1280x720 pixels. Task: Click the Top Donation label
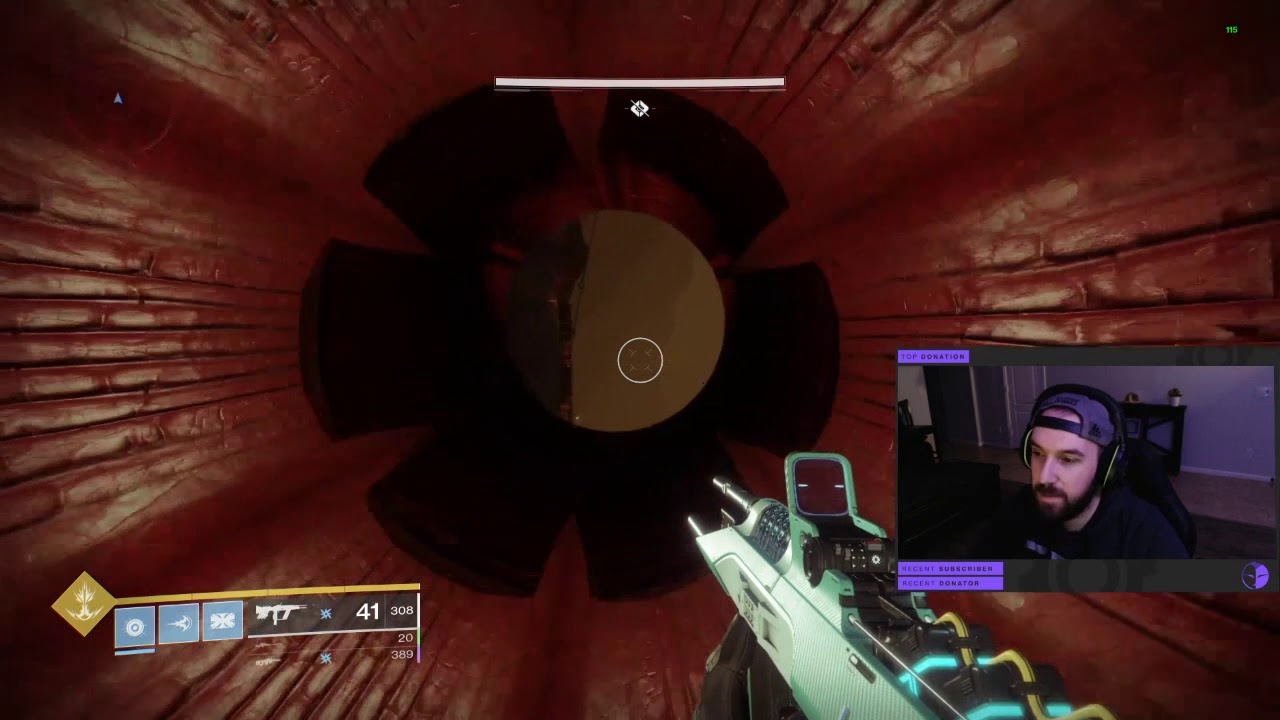(x=933, y=356)
